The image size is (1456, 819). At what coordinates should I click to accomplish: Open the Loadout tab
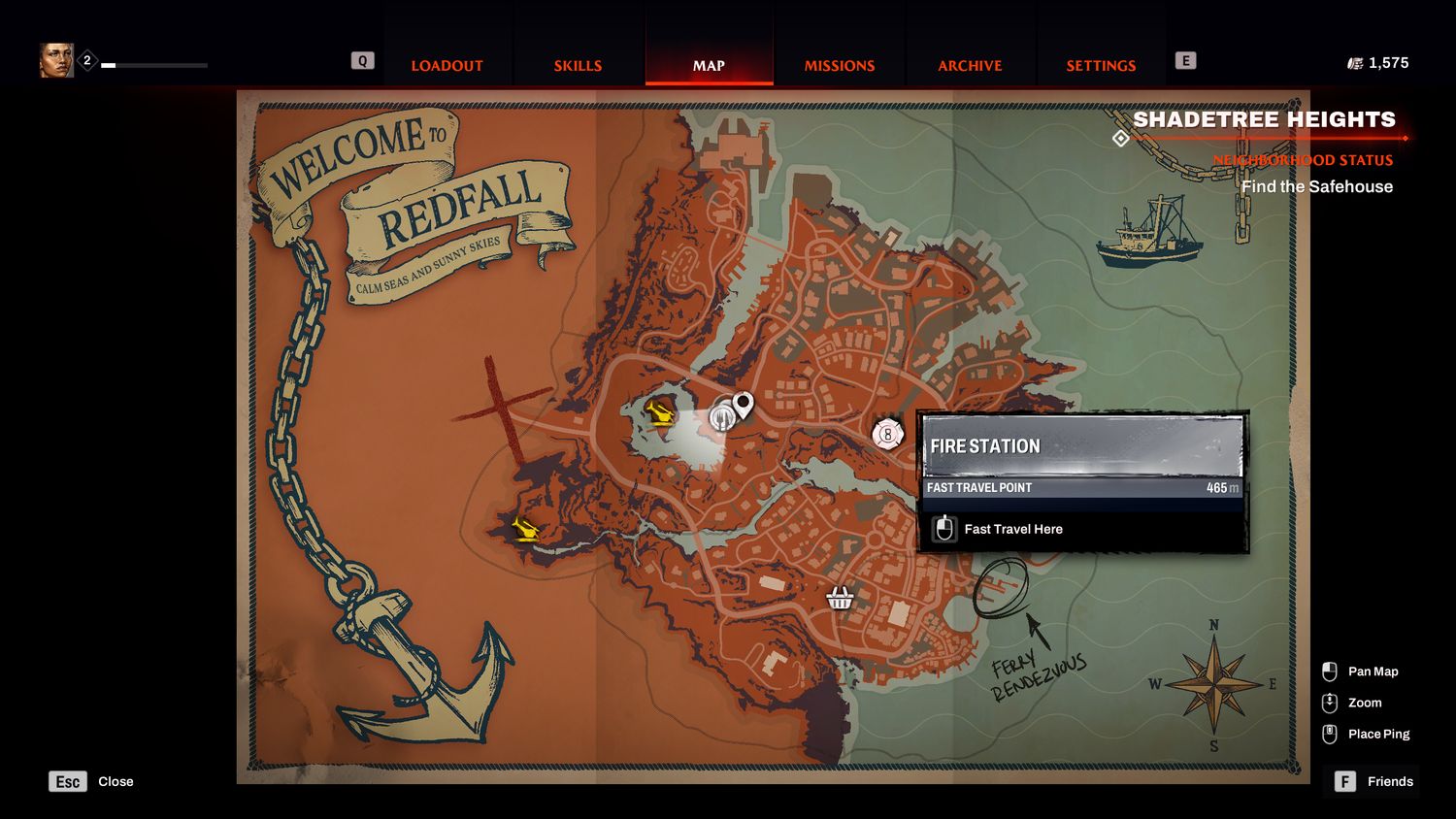(447, 66)
